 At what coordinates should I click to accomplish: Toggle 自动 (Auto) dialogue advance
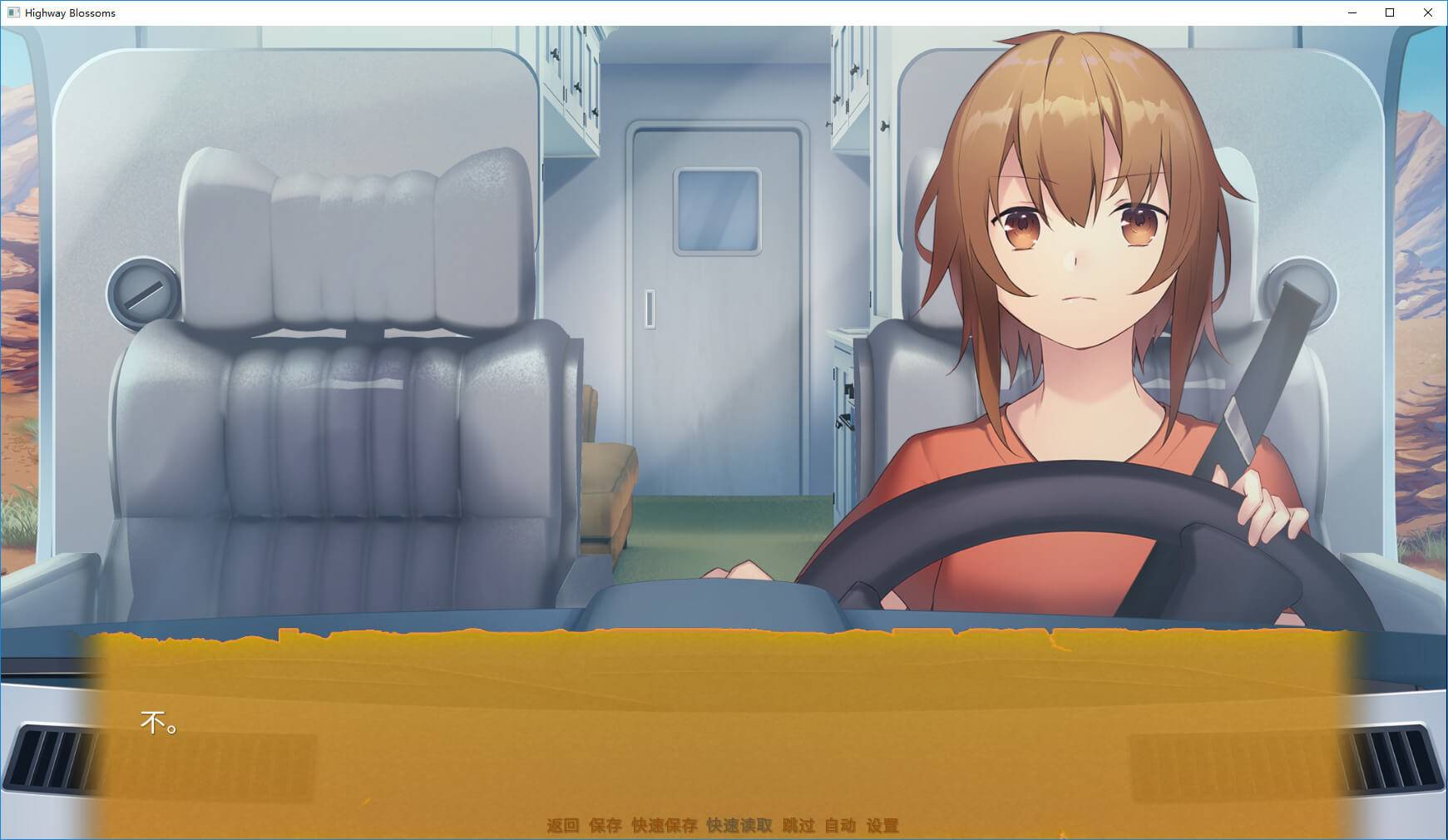pos(840,825)
